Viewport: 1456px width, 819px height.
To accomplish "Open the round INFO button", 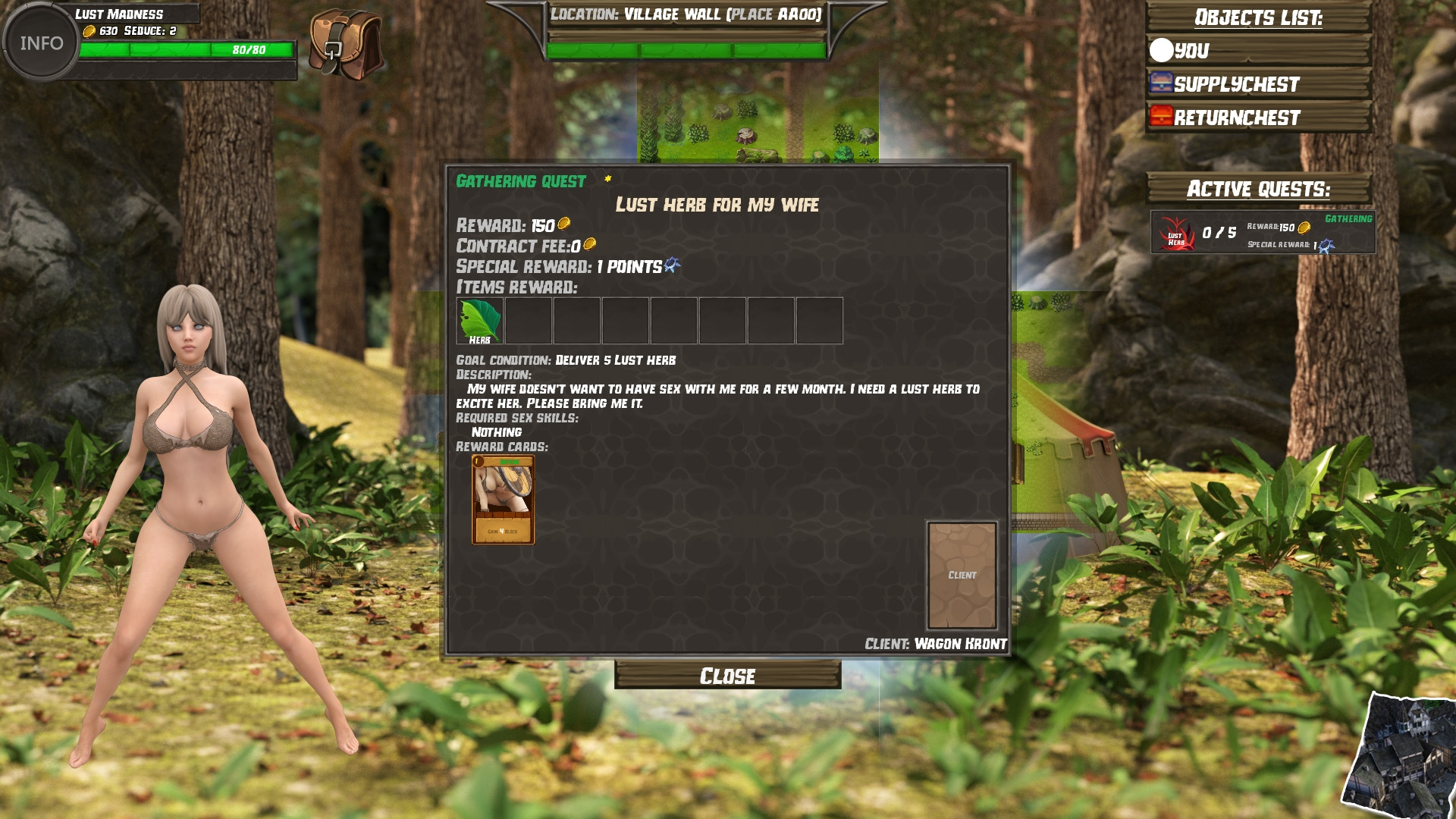I will click(41, 42).
